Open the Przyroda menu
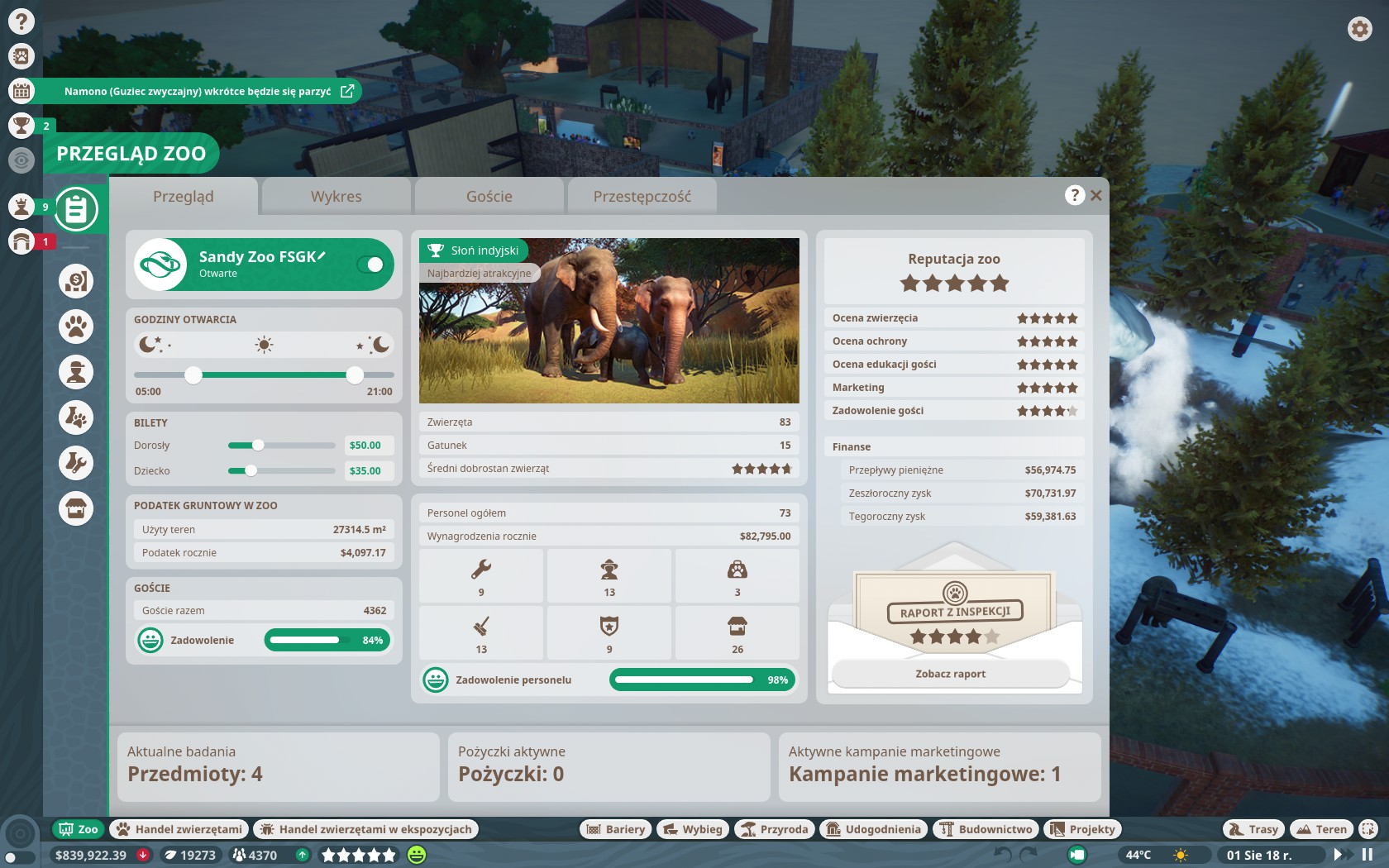Viewport: 1389px width, 868px height. [774, 829]
